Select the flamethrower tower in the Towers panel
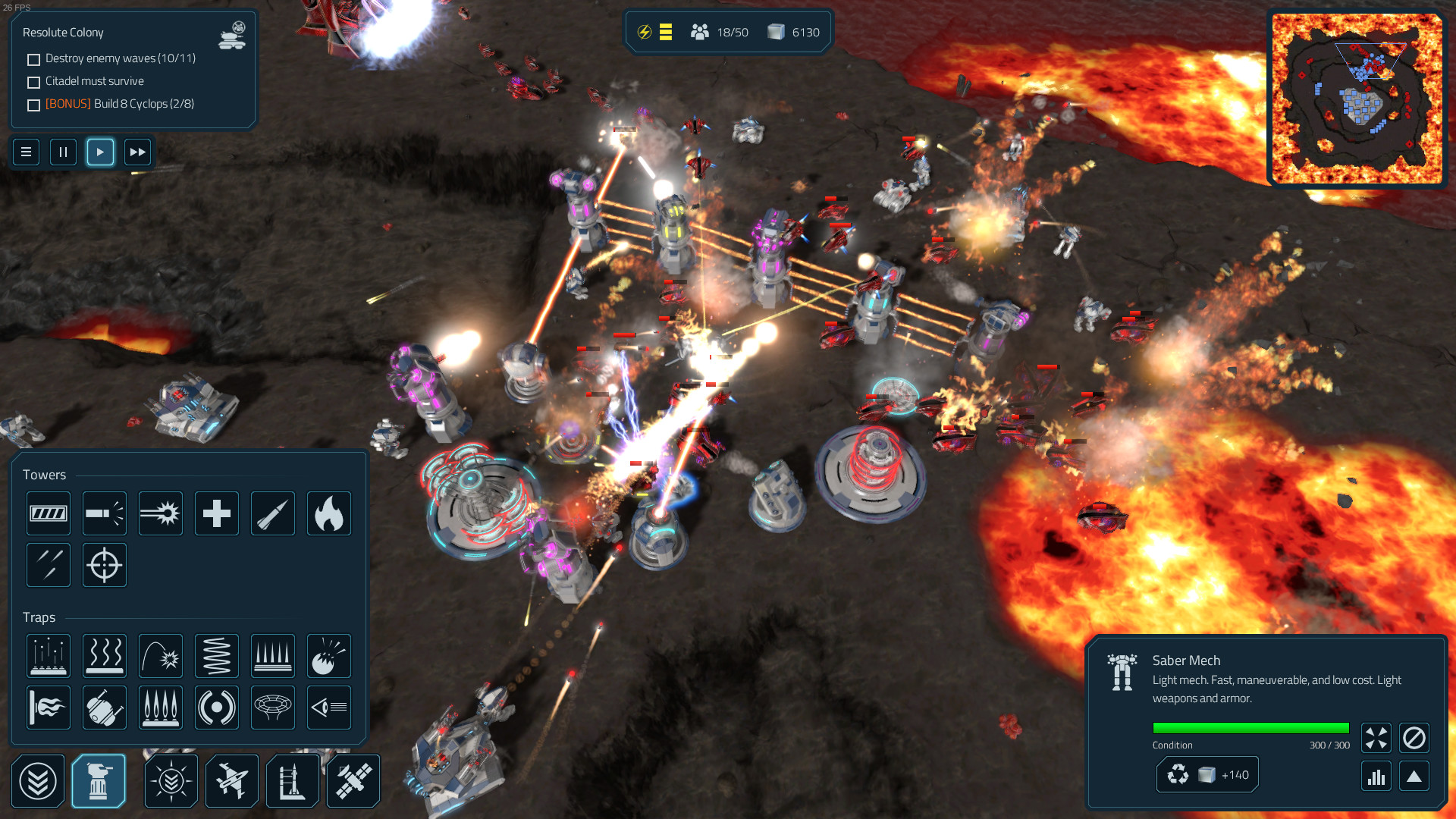The height and width of the screenshot is (819, 1456). (x=328, y=513)
